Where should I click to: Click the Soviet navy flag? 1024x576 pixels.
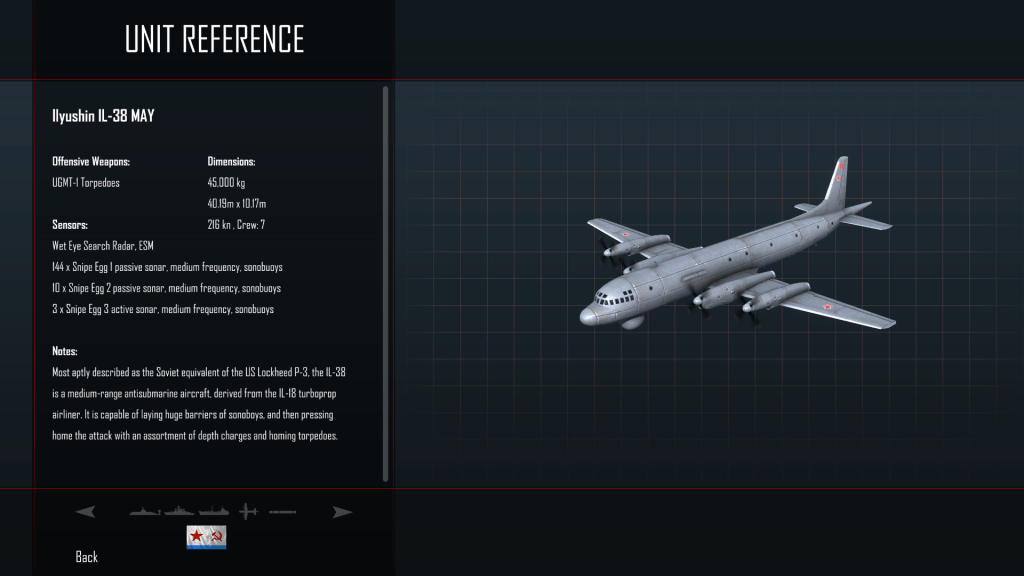[206, 537]
